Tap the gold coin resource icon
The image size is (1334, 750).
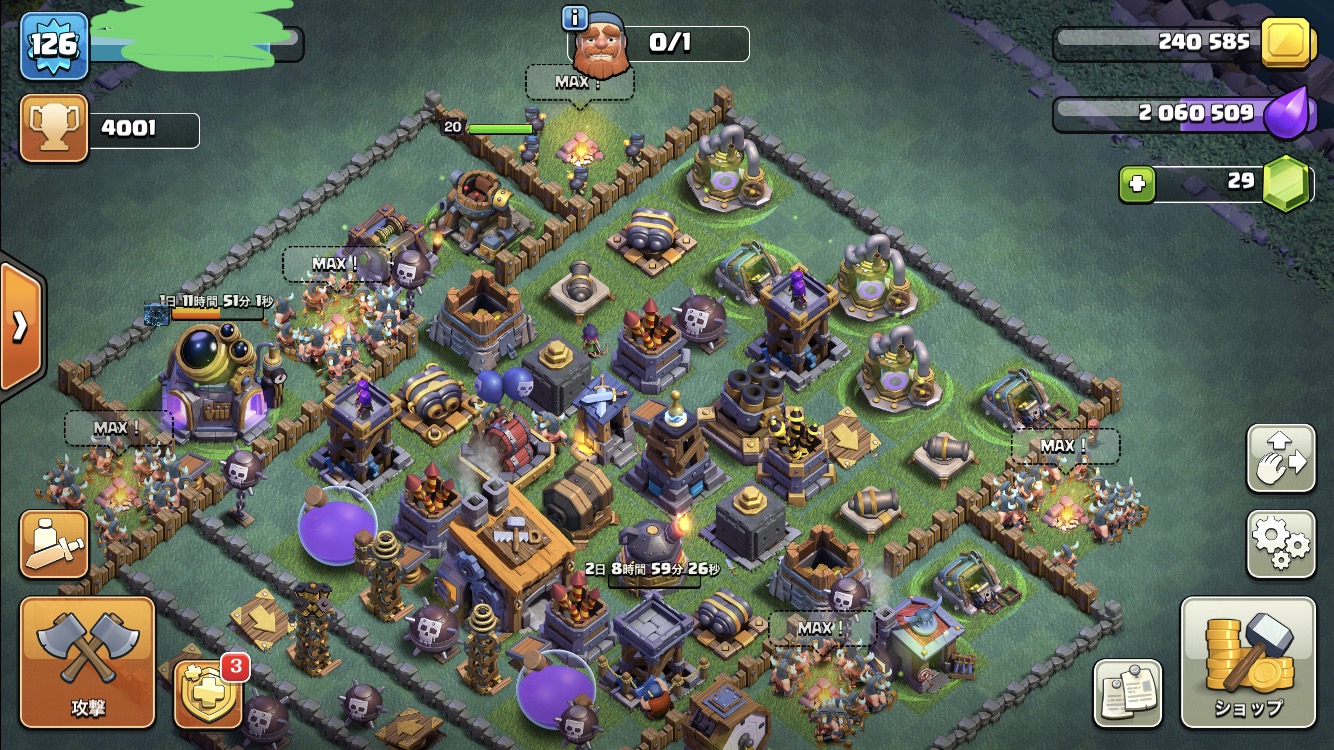pos(1286,43)
